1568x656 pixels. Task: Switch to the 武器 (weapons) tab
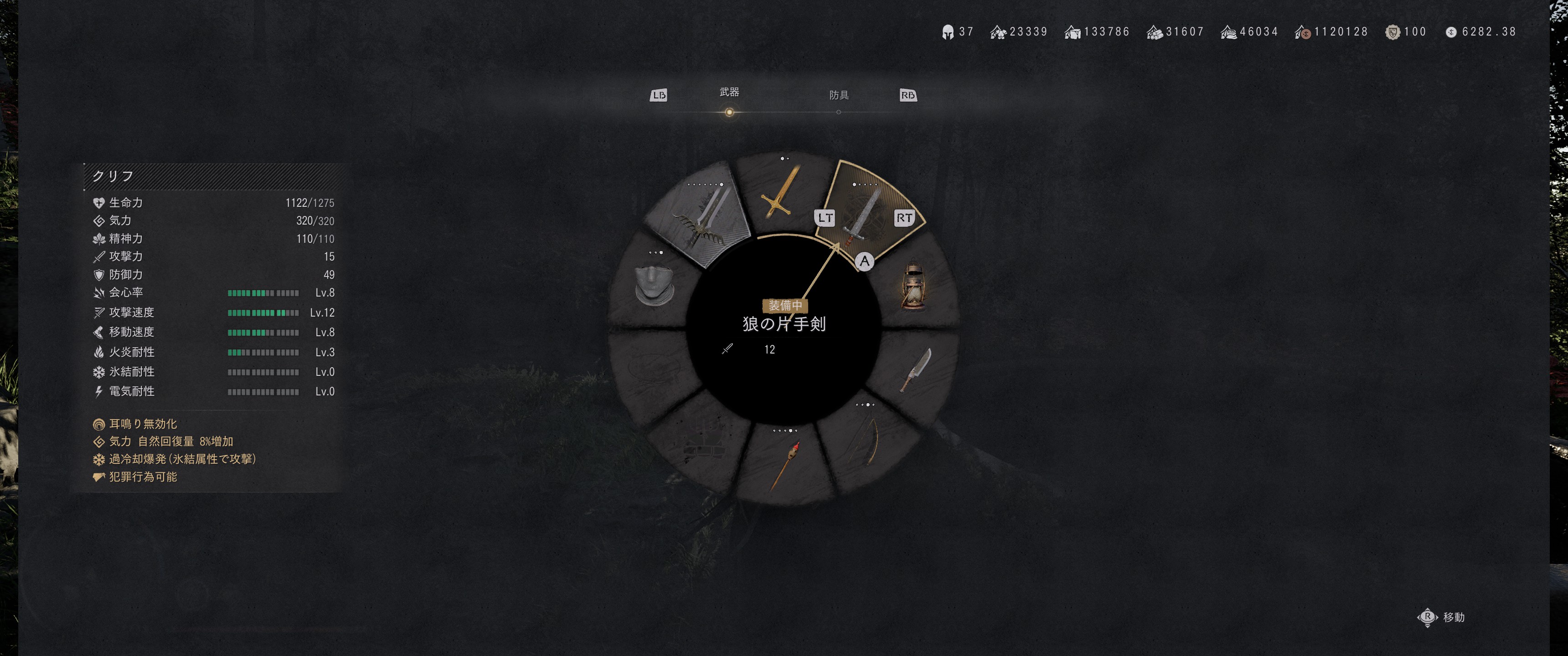tap(728, 92)
